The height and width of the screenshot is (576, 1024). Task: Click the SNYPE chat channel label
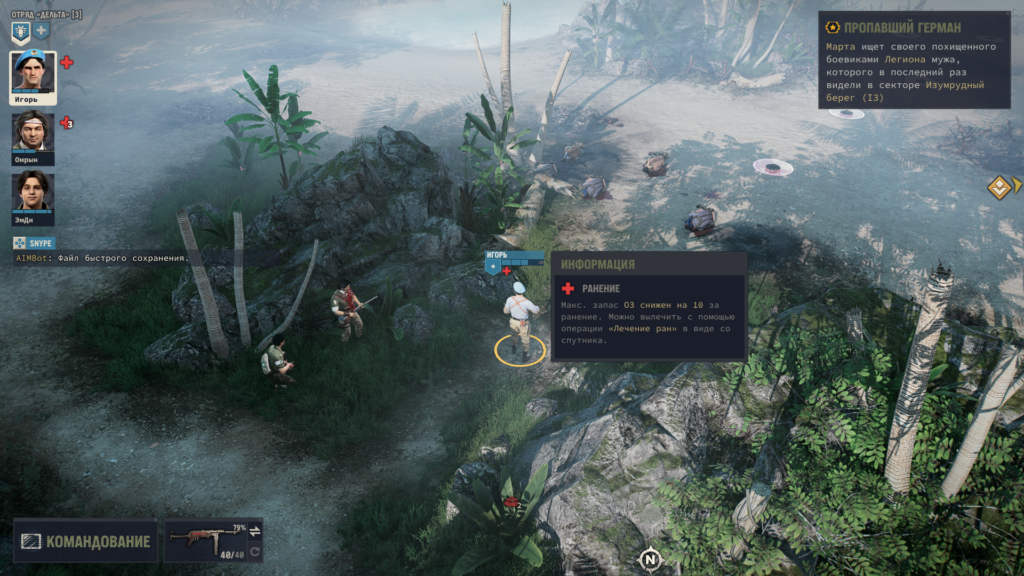coord(35,243)
